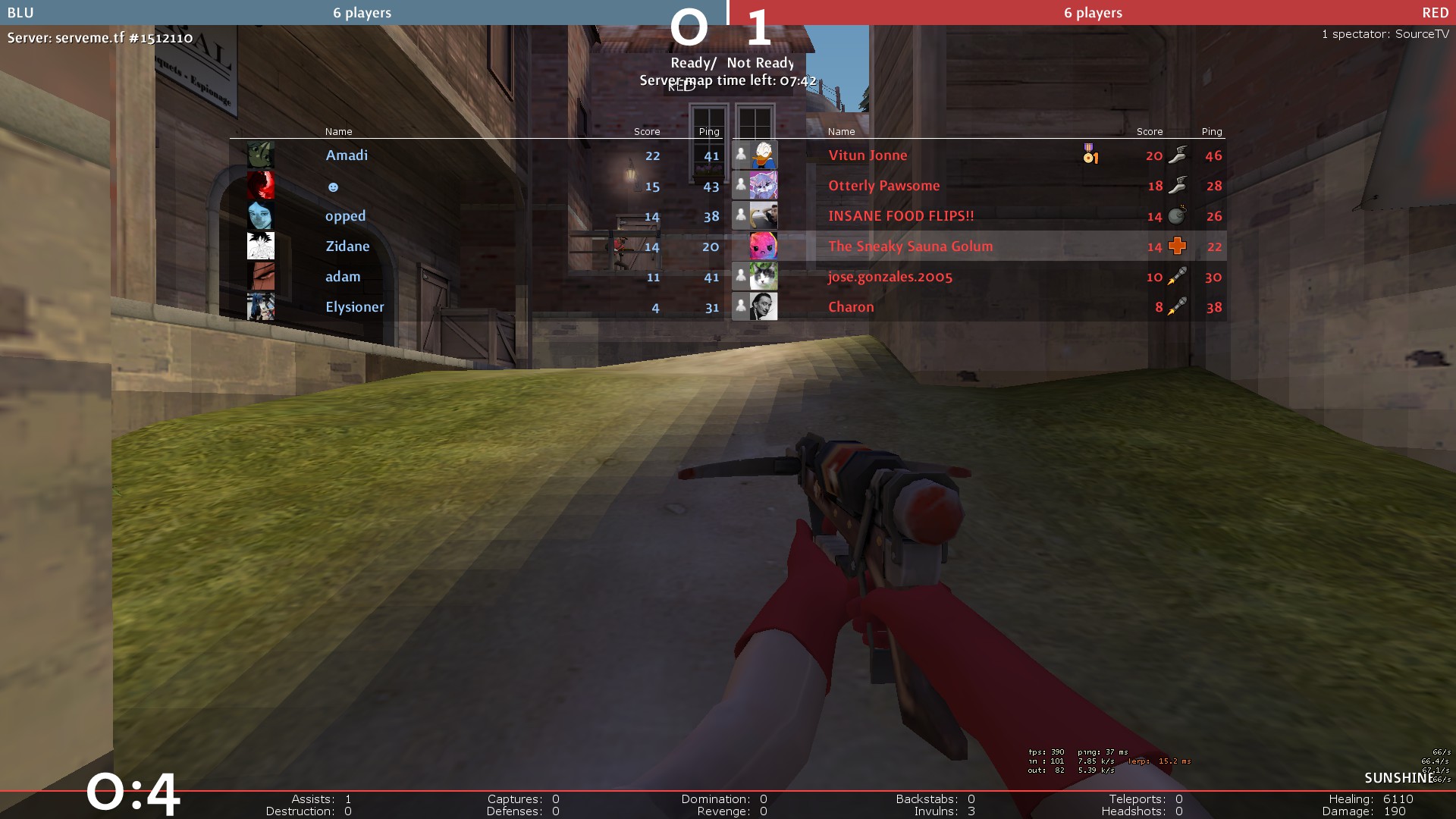Click The Sneaky Sauna Golum's row
This screenshot has width=1456, height=819.
(x=910, y=246)
